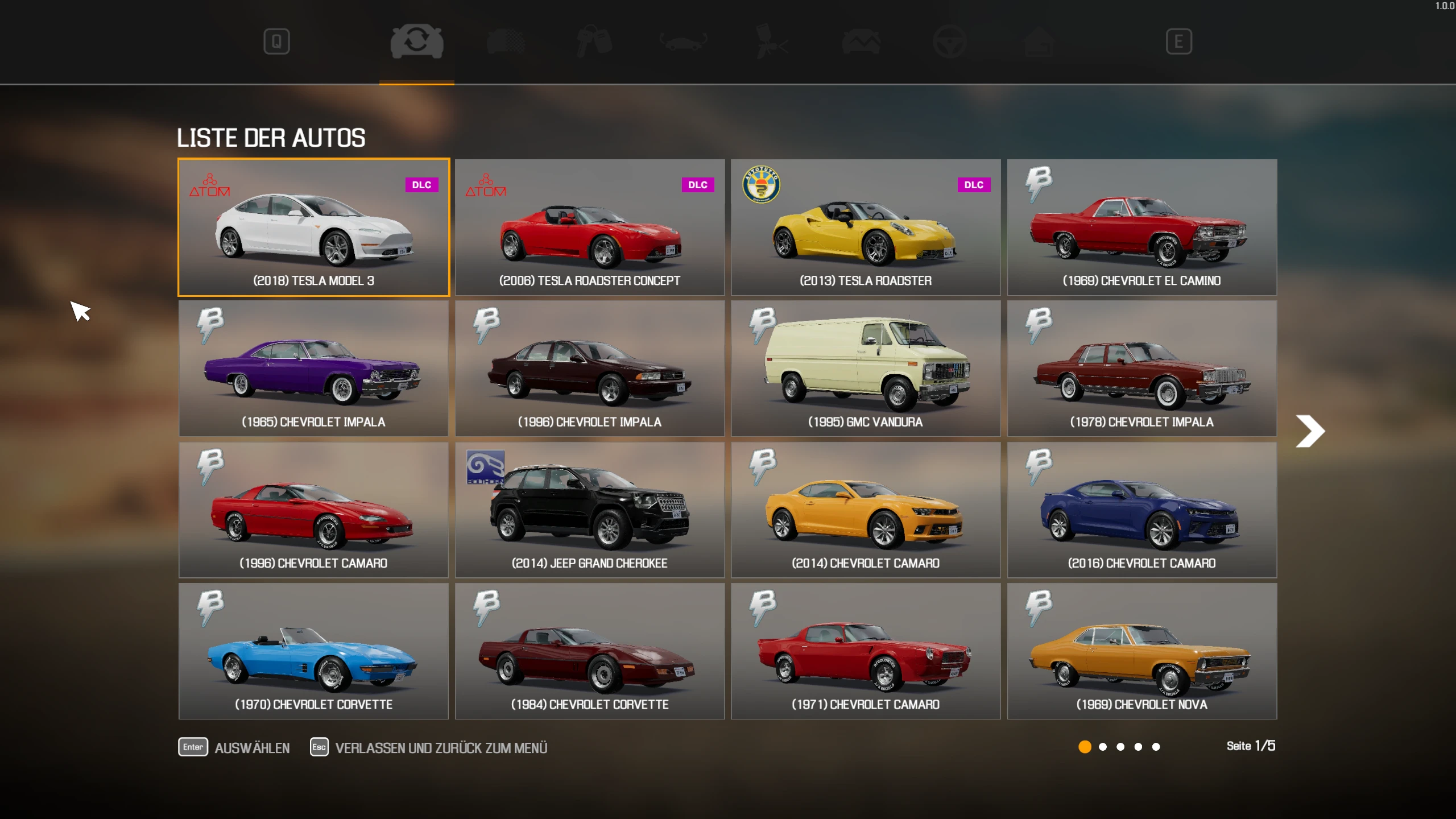
Task: Open the car tuning icon with wrenches
Action: click(x=681, y=41)
